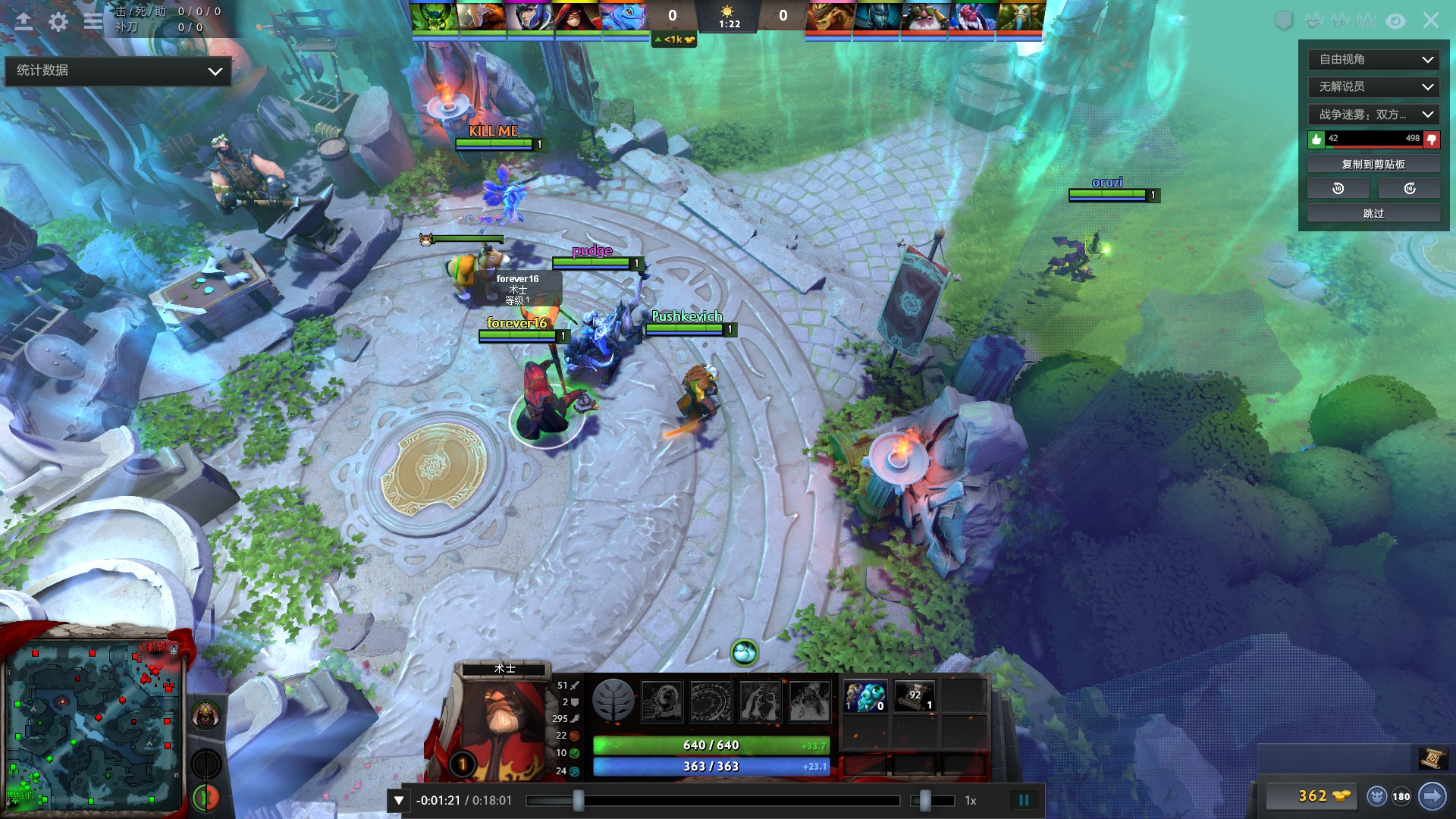Open the 自由视角 camera mode dropdown
This screenshot has height=819, width=1456.
[x=1373, y=59]
